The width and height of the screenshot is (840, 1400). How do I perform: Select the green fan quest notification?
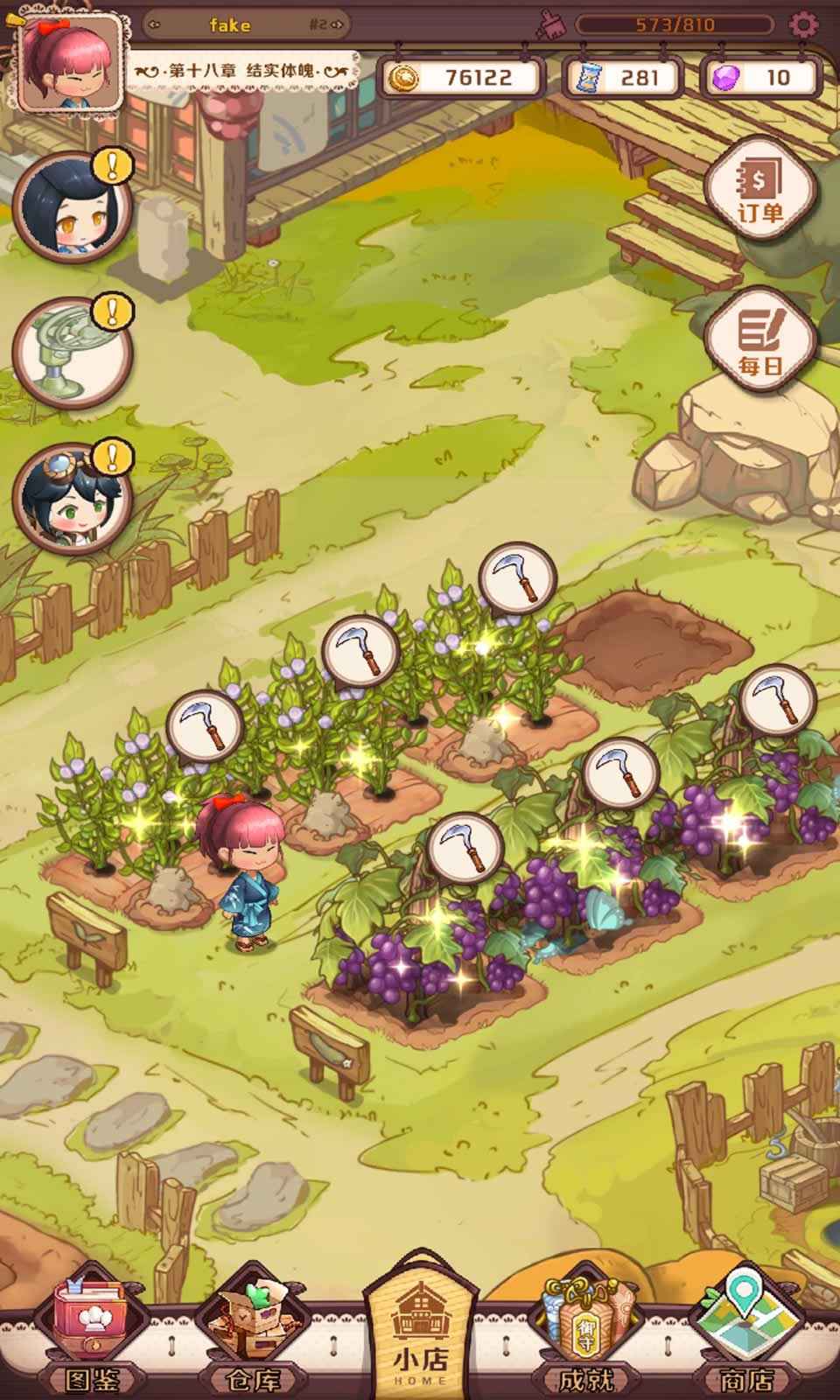pyautogui.click(x=70, y=353)
